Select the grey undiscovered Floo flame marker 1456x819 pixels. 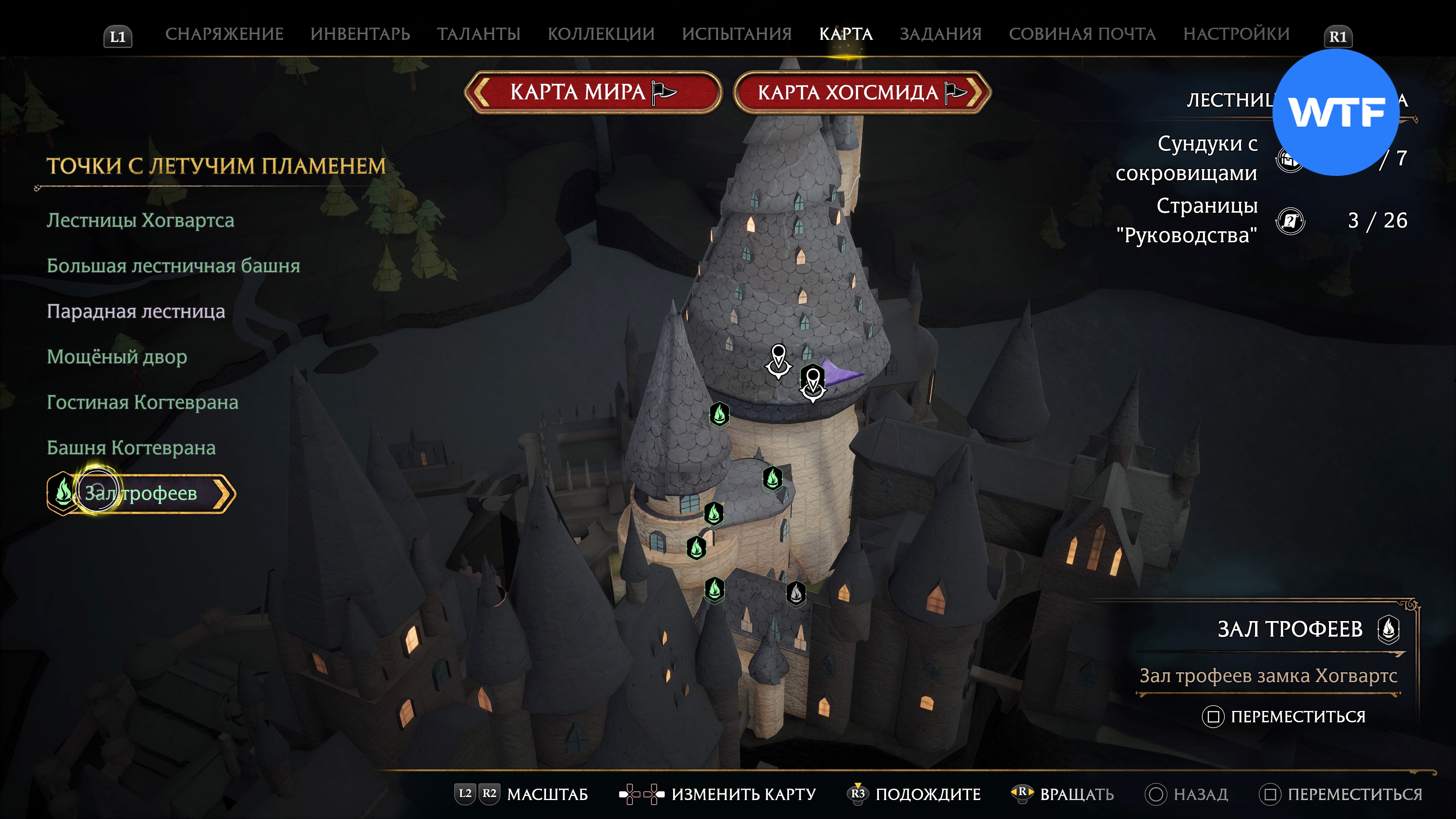pyautogui.click(x=796, y=593)
